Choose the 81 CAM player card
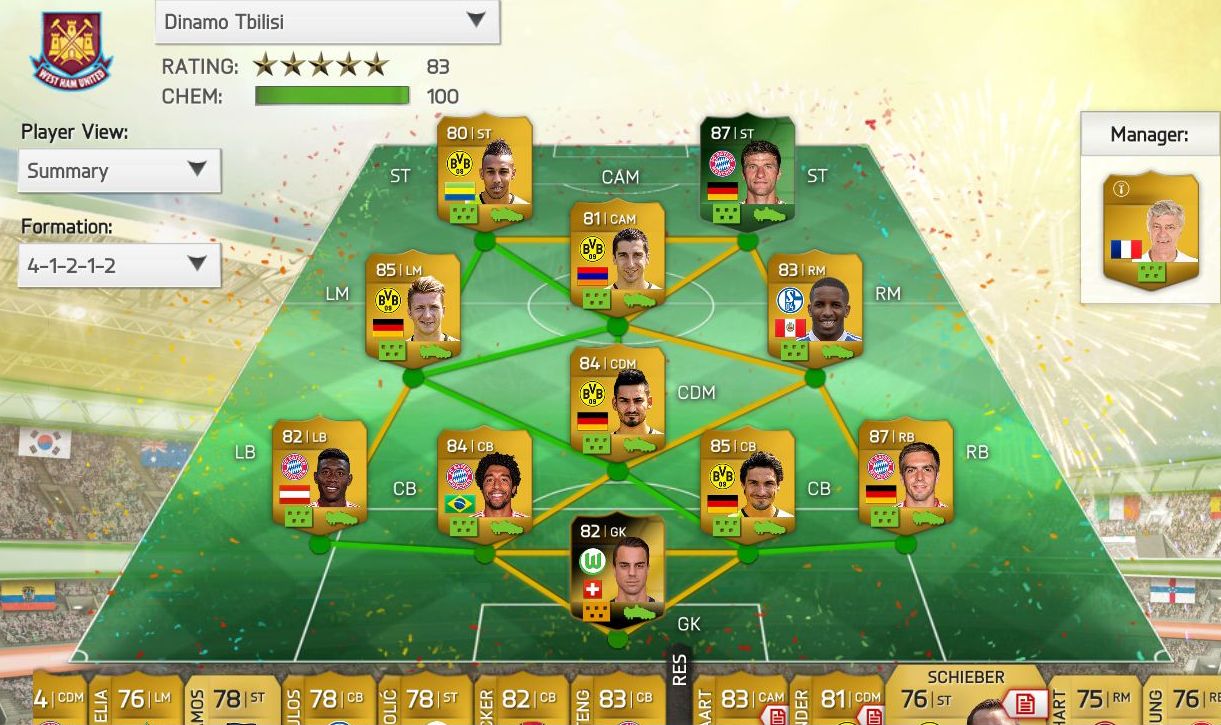Screen dimensions: 1221x725 click(x=617, y=257)
